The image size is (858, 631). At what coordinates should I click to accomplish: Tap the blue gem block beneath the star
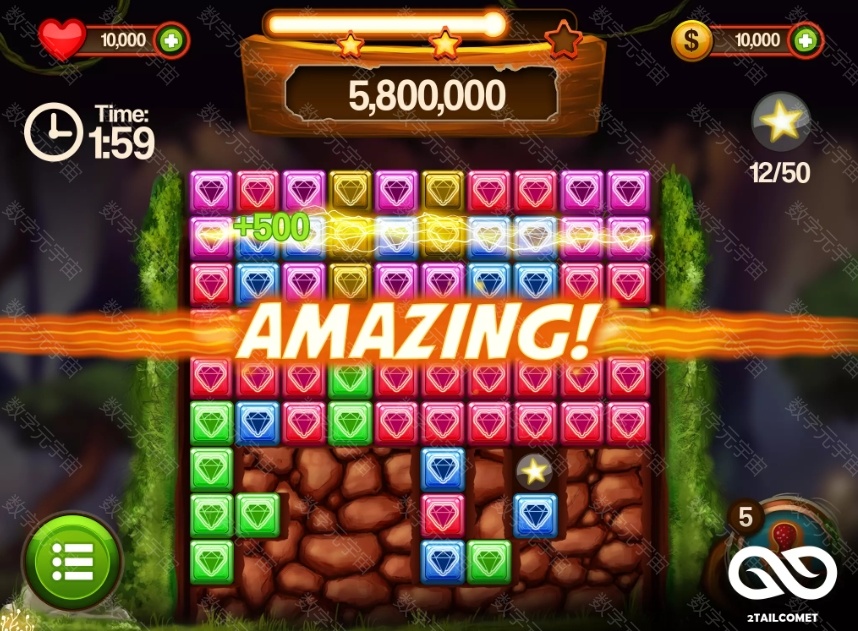(x=535, y=515)
